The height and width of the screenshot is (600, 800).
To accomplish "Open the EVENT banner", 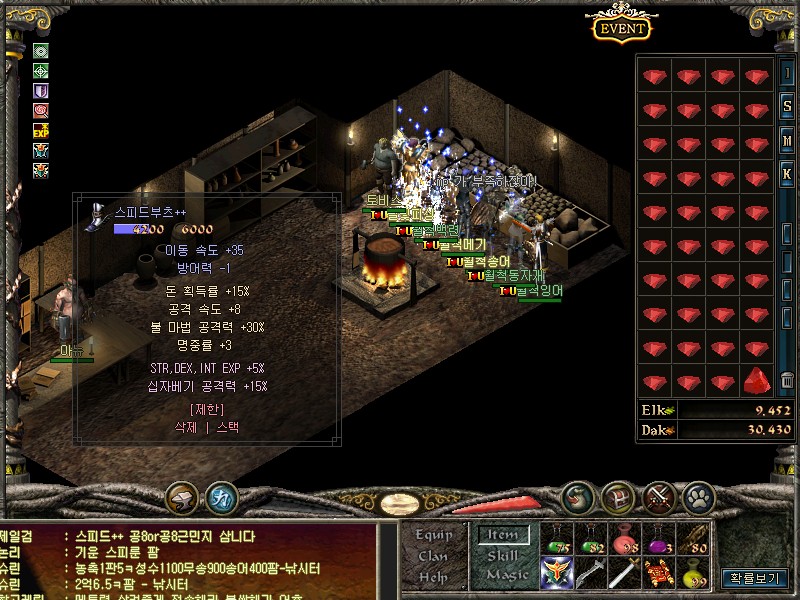I will 622,28.
